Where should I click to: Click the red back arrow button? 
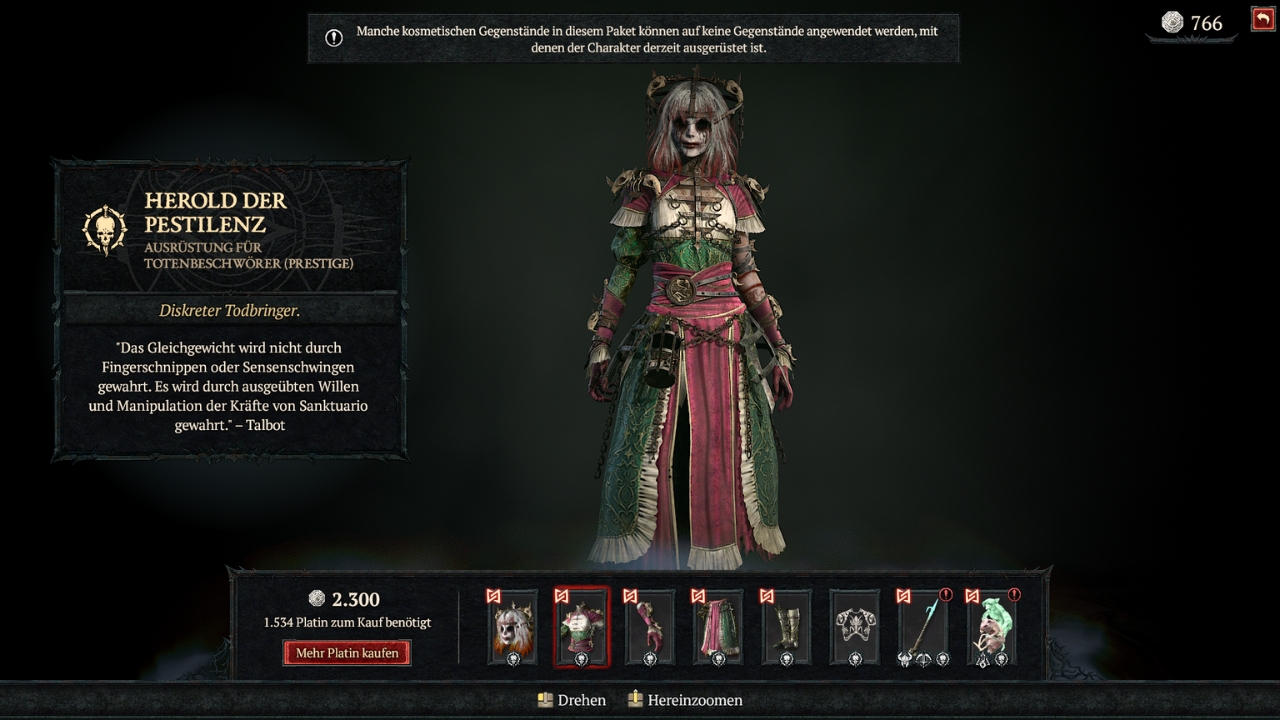coord(1262,19)
